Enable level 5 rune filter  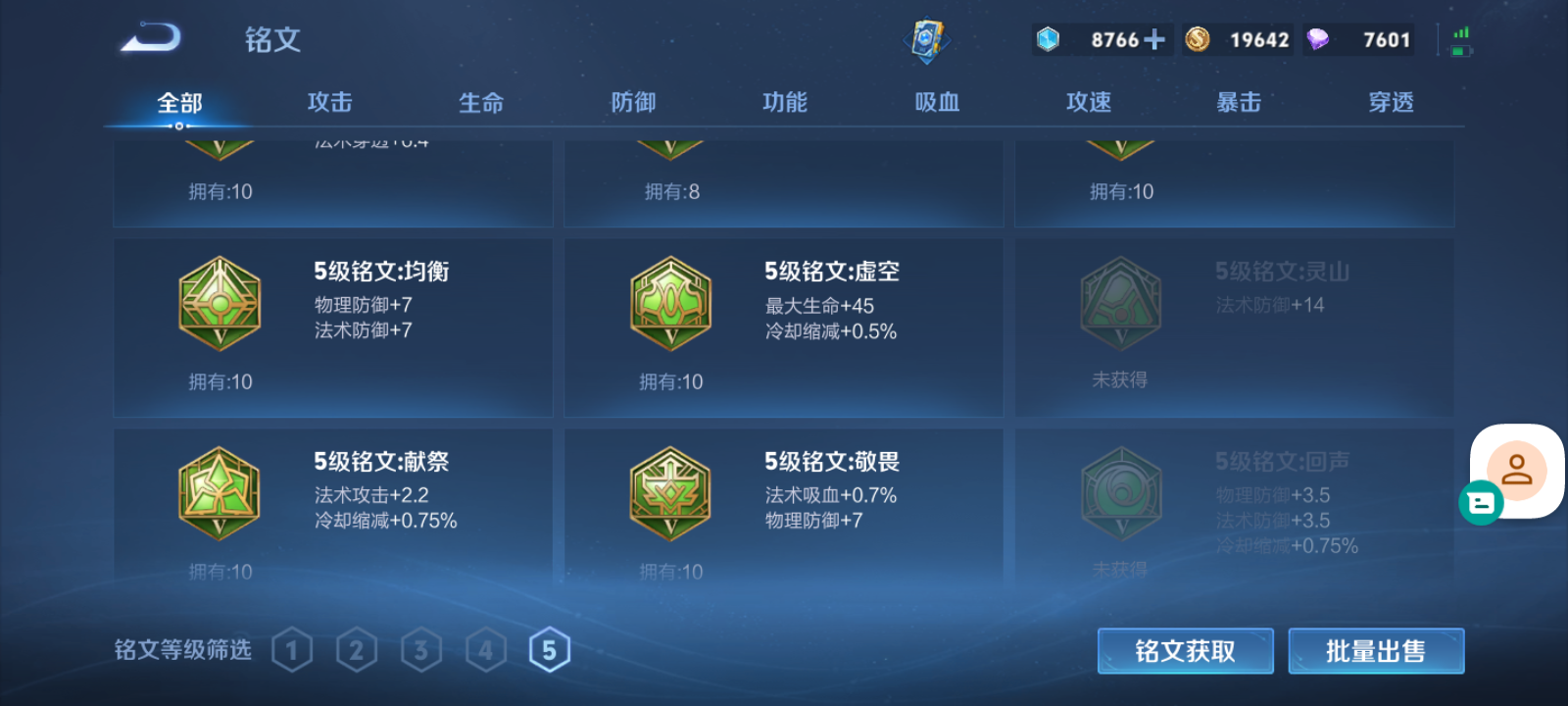pyautogui.click(x=550, y=648)
